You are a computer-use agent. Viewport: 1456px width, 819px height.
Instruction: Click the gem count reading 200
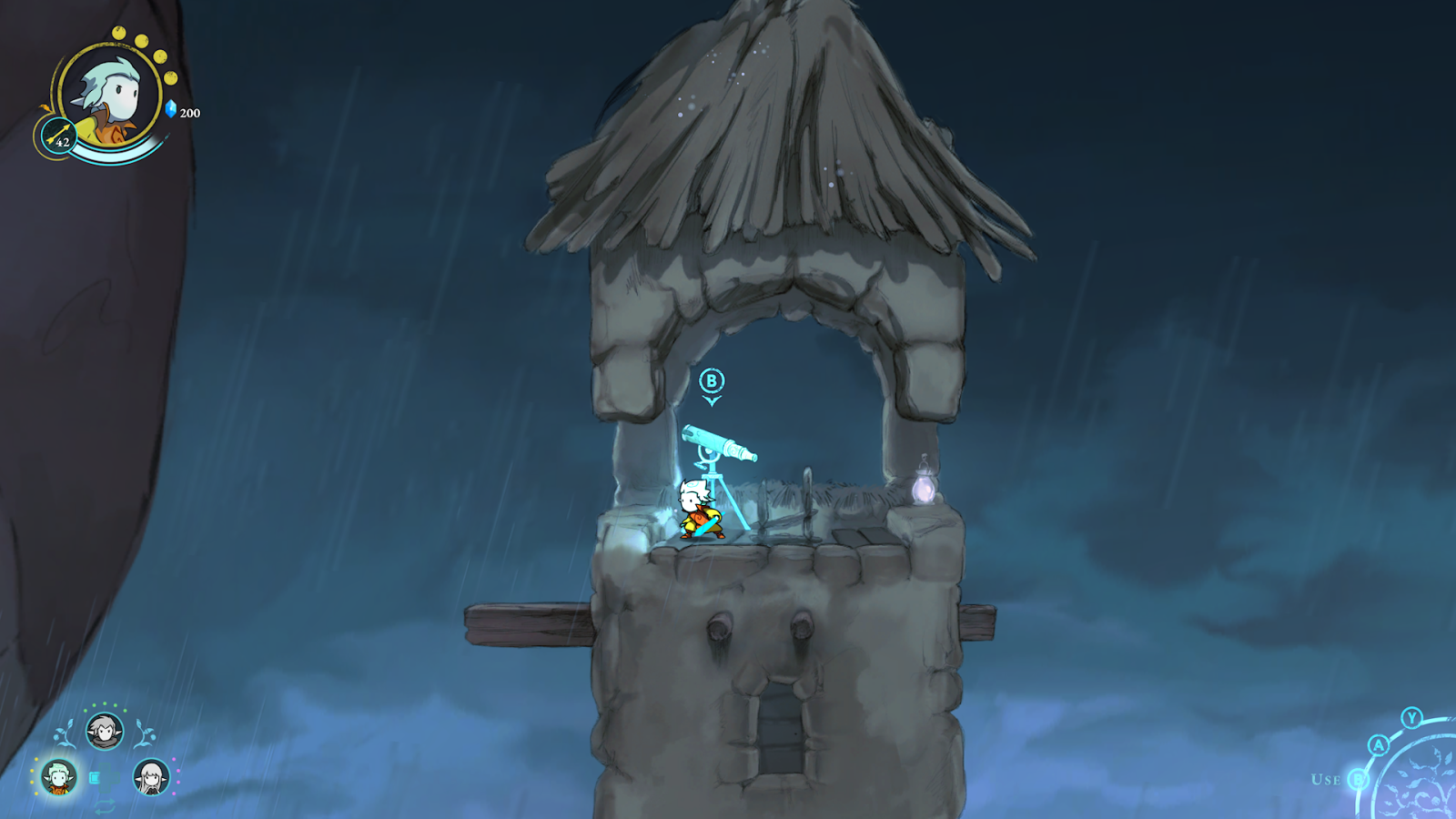tap(189, 113)
